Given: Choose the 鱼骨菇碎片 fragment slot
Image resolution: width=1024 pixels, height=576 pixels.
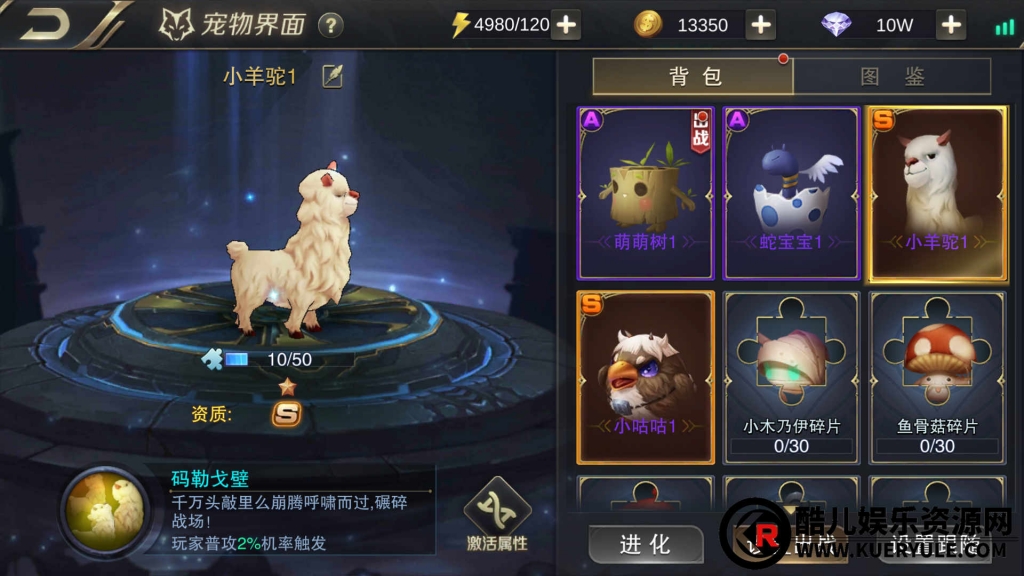Looking at the screenshot, I should coord(937,377).
